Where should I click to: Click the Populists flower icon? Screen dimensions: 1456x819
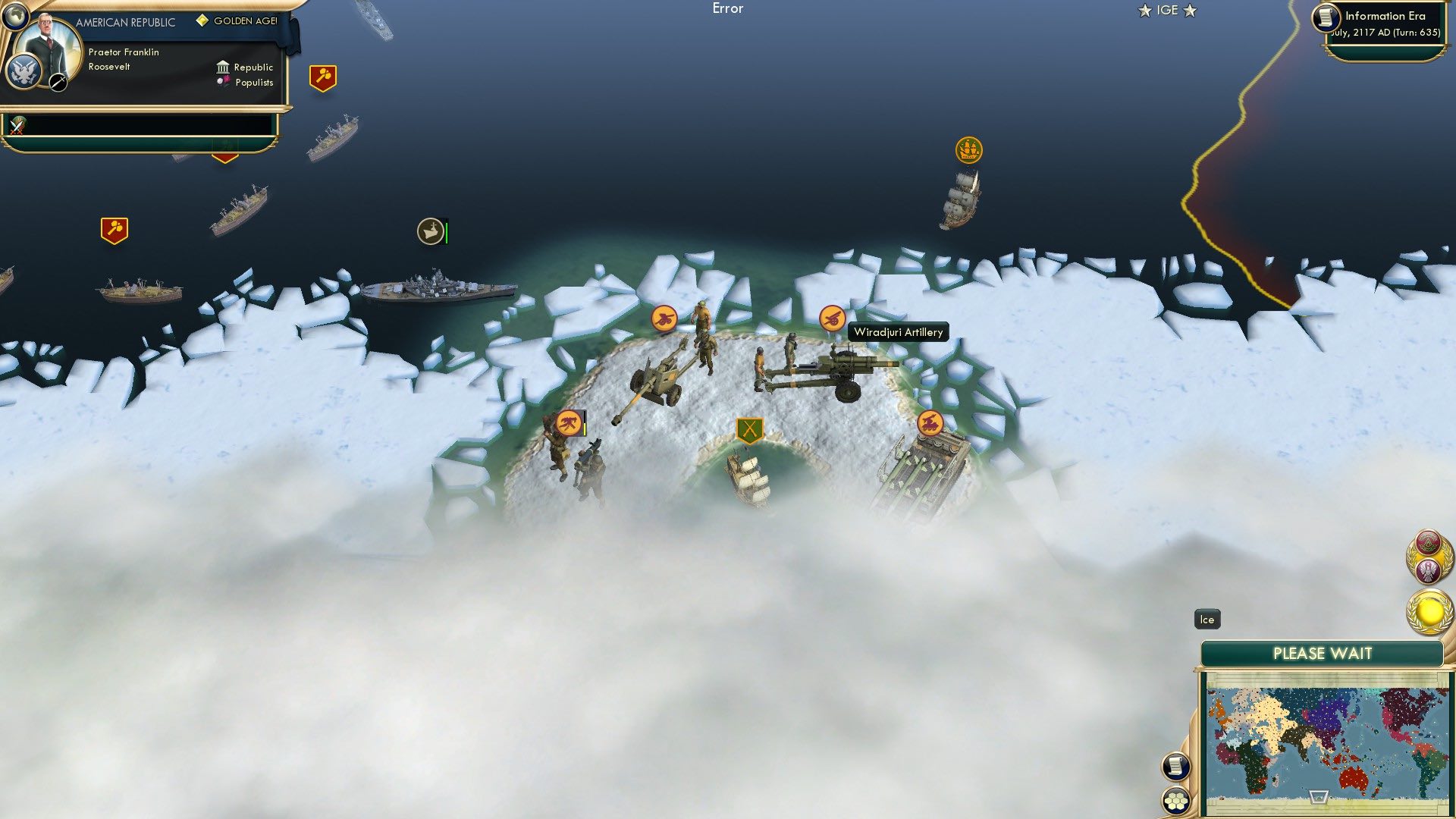pos(222,83)
